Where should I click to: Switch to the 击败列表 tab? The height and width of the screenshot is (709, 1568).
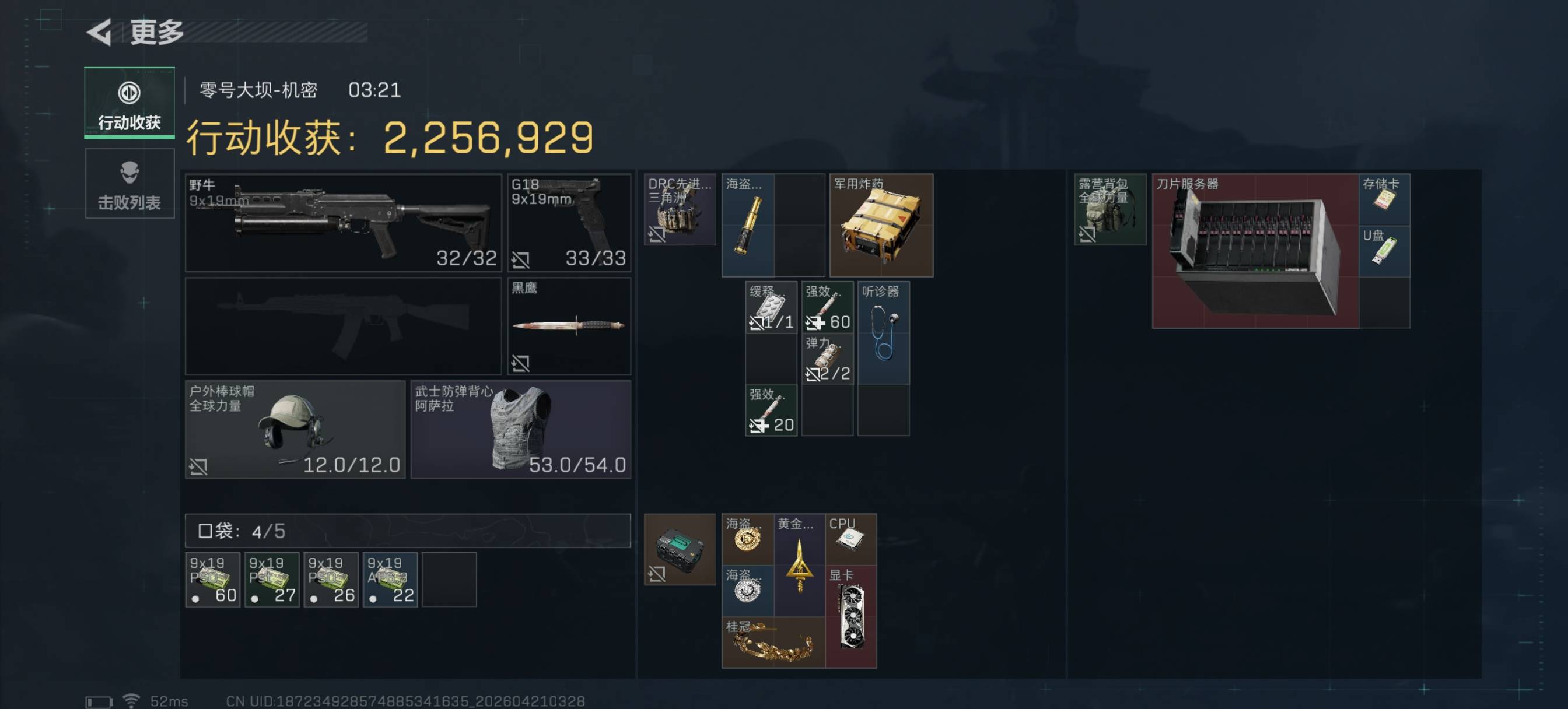[129, 184]
